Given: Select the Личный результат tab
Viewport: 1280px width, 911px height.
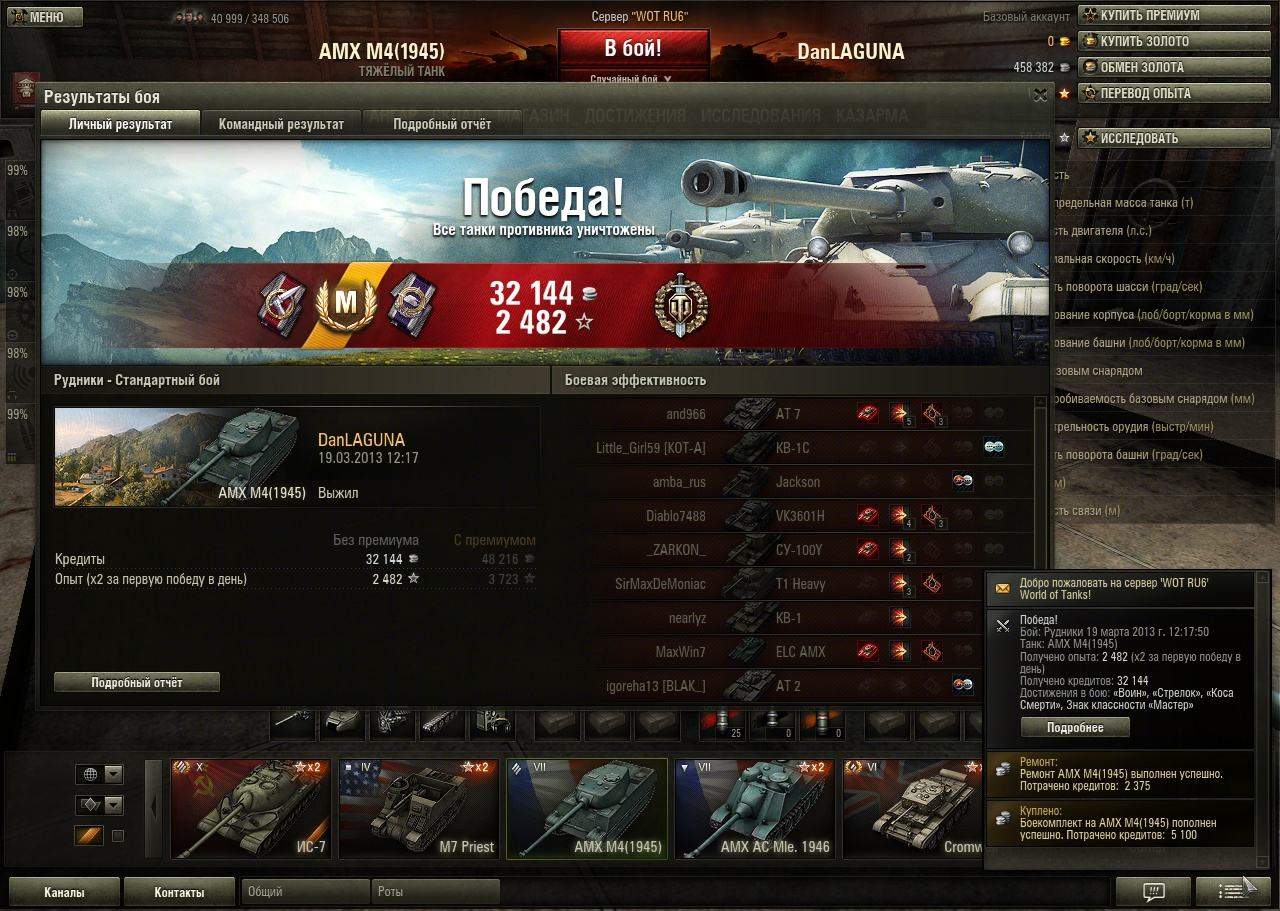Looking at the screenshot, I should pos(120,124).
